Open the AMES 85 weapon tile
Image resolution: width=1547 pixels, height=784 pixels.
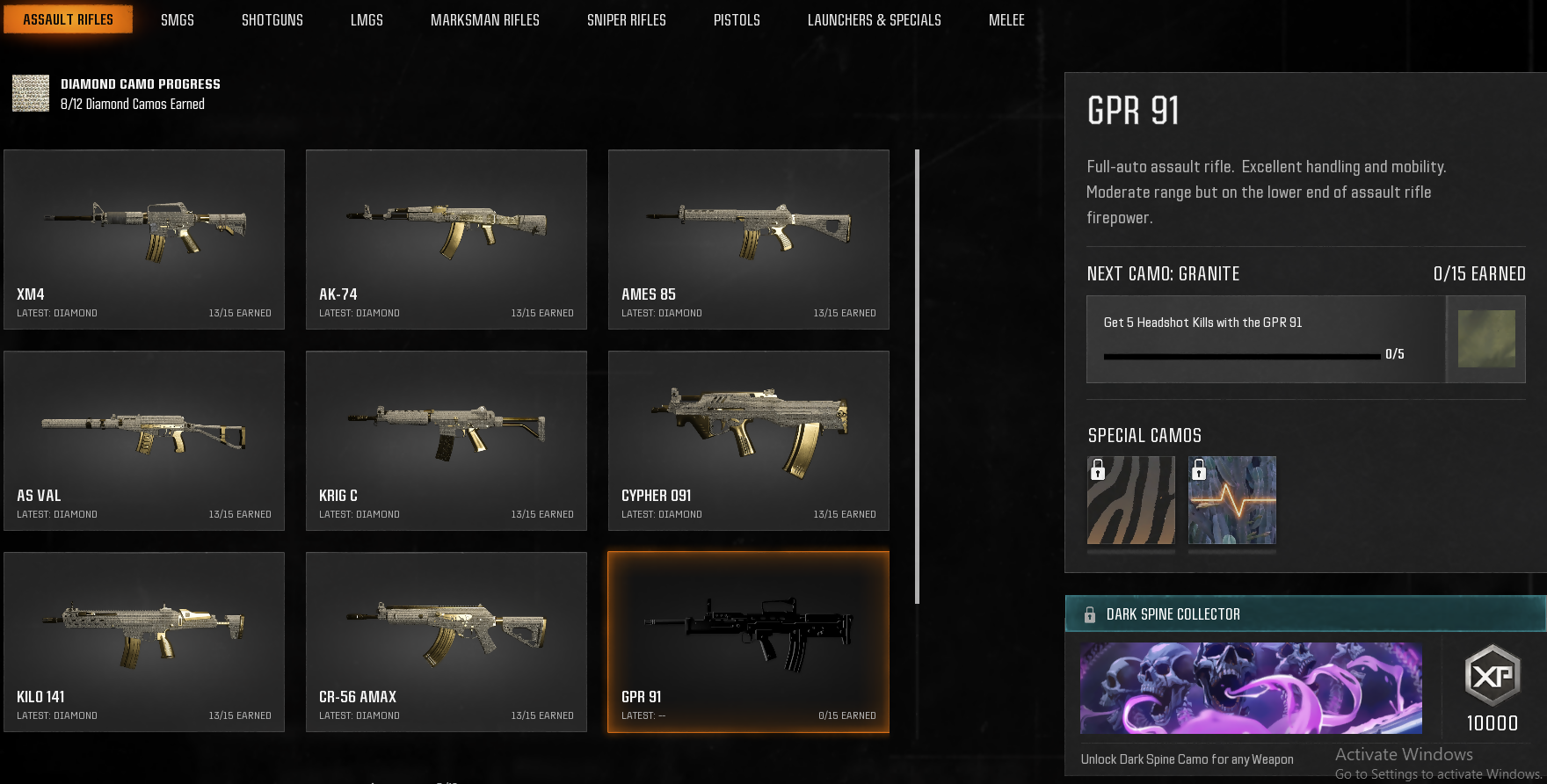coord(749,239)
